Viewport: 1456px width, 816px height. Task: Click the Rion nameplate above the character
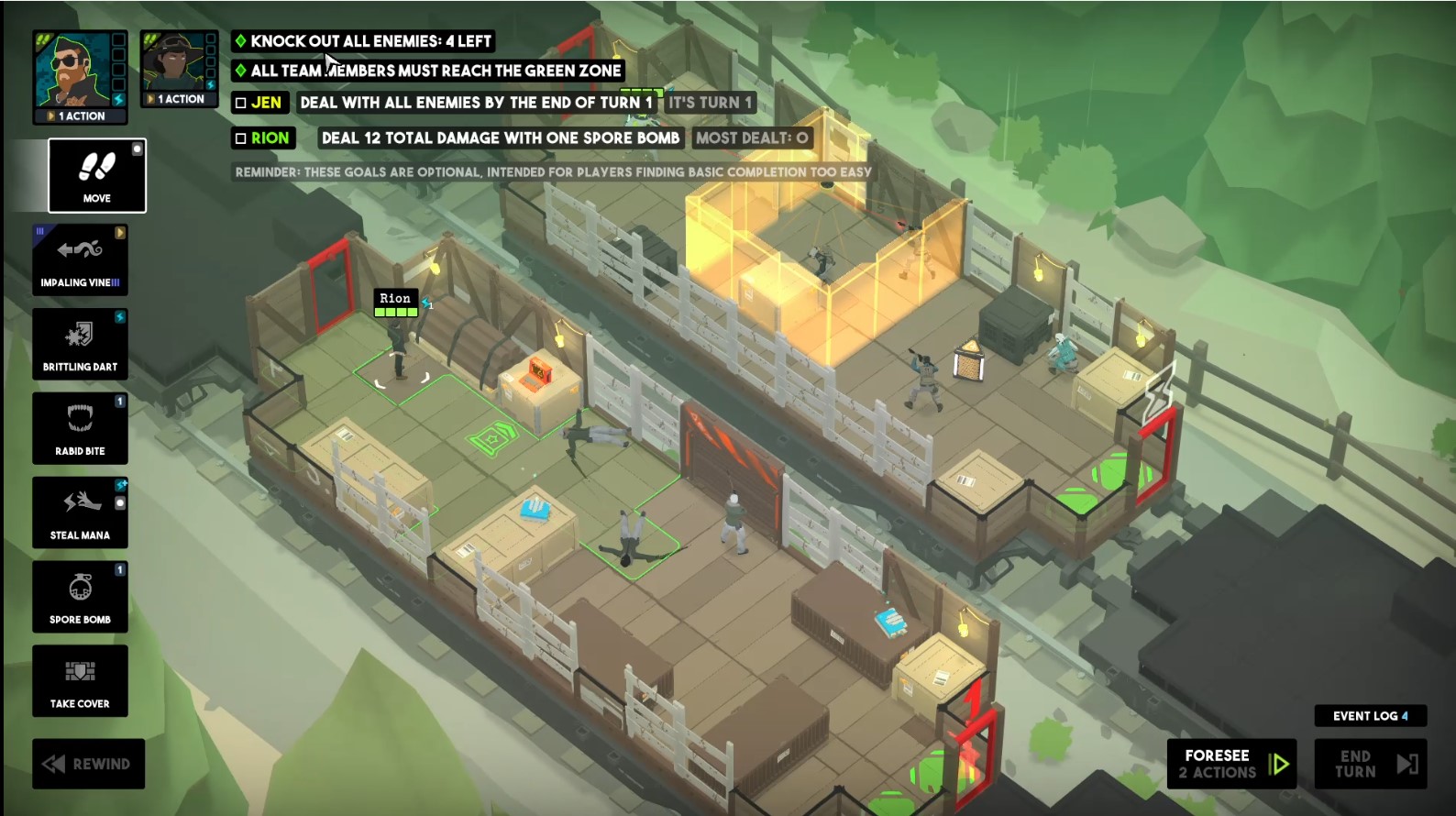coord(394,298)
